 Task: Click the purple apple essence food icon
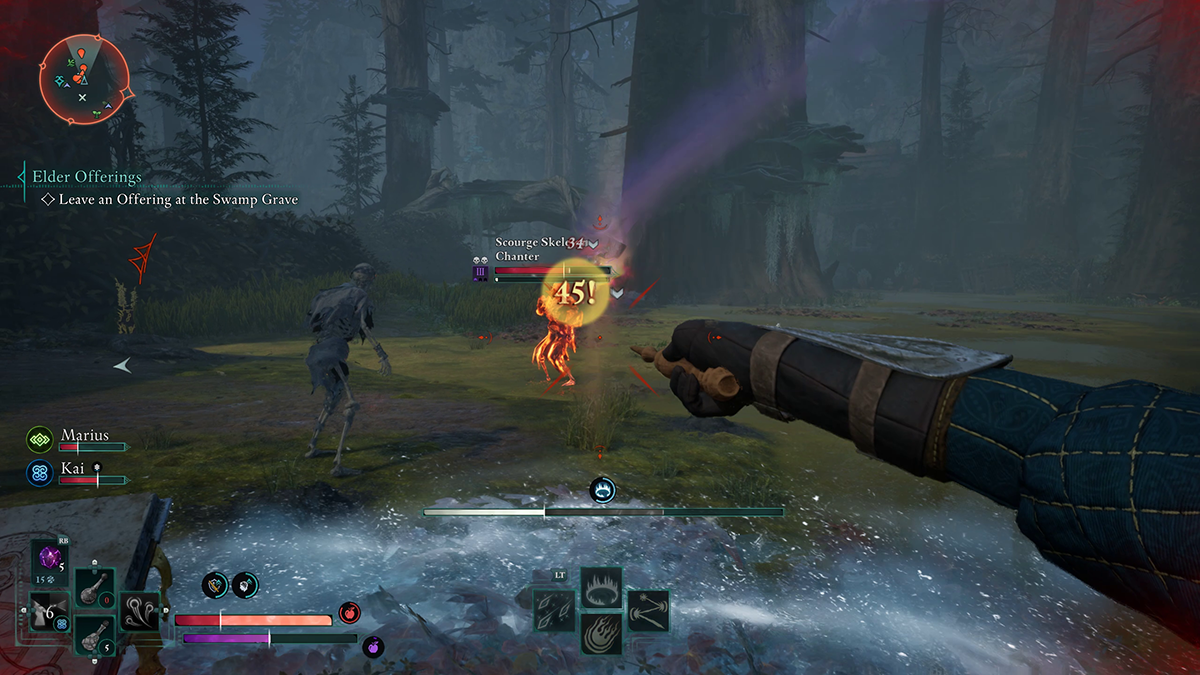click(372, 646)
